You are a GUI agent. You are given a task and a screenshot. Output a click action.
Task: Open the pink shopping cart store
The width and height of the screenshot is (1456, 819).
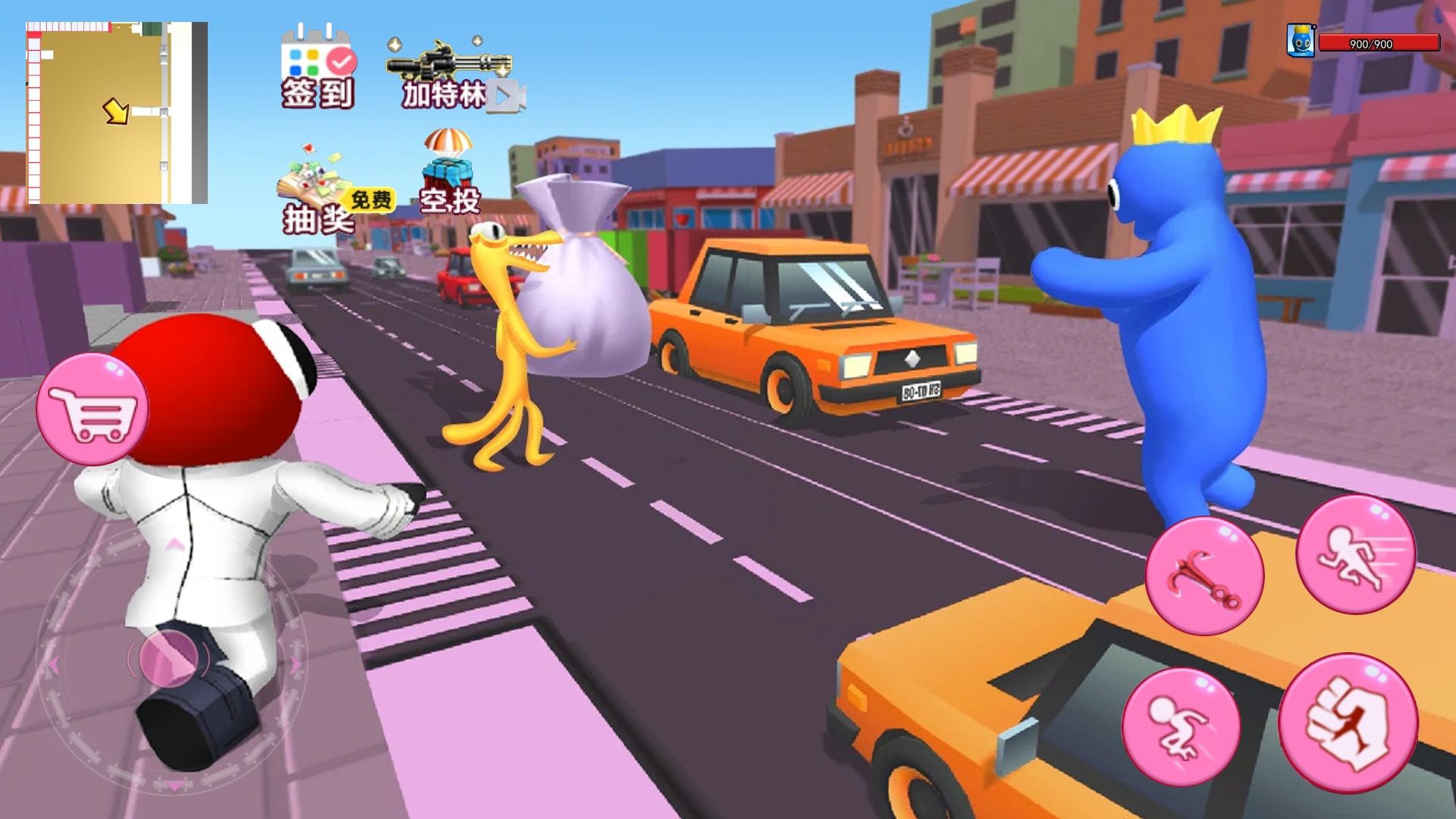pyautogui.click(x=93, y=409)
